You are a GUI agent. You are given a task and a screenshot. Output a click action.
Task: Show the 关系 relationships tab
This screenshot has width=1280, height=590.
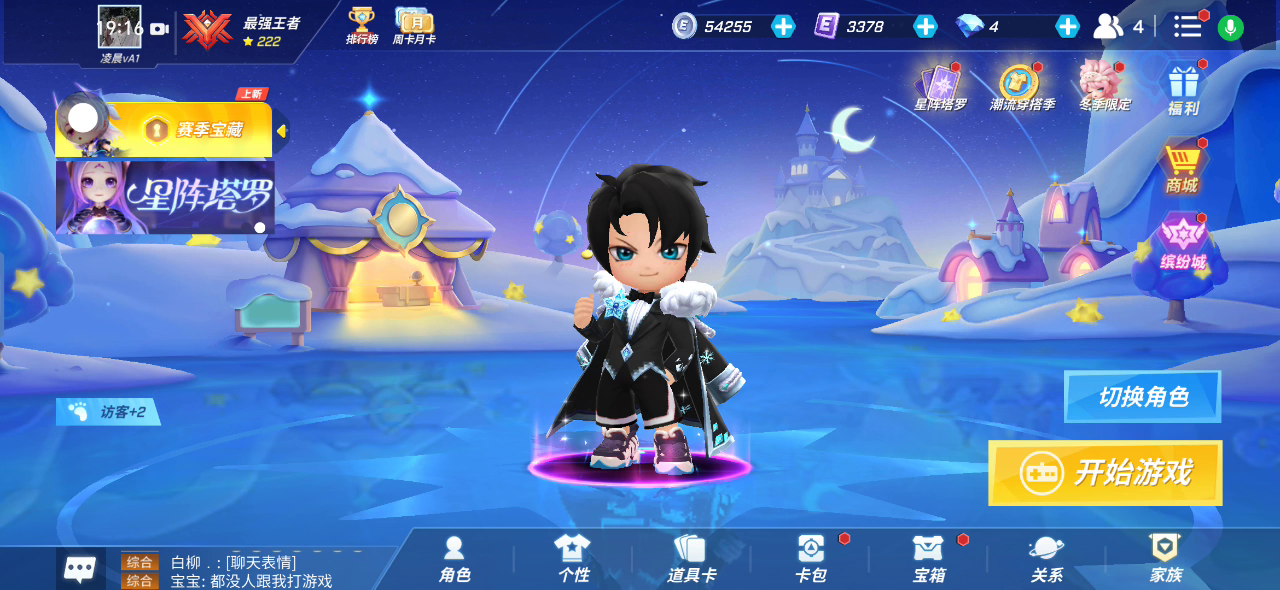[x=1046, y=559]
